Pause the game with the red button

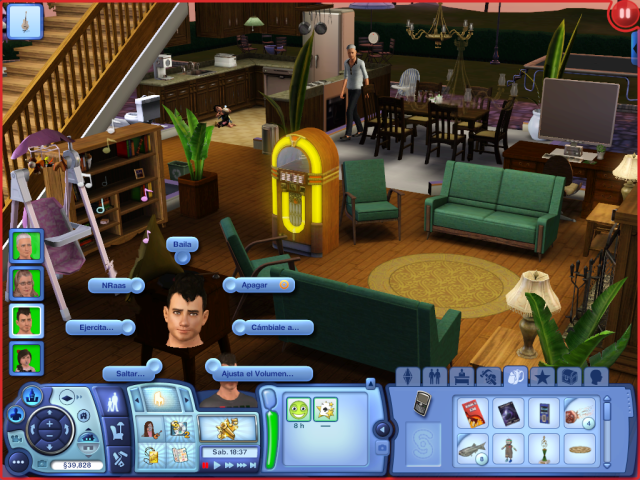tap(621, 15)
